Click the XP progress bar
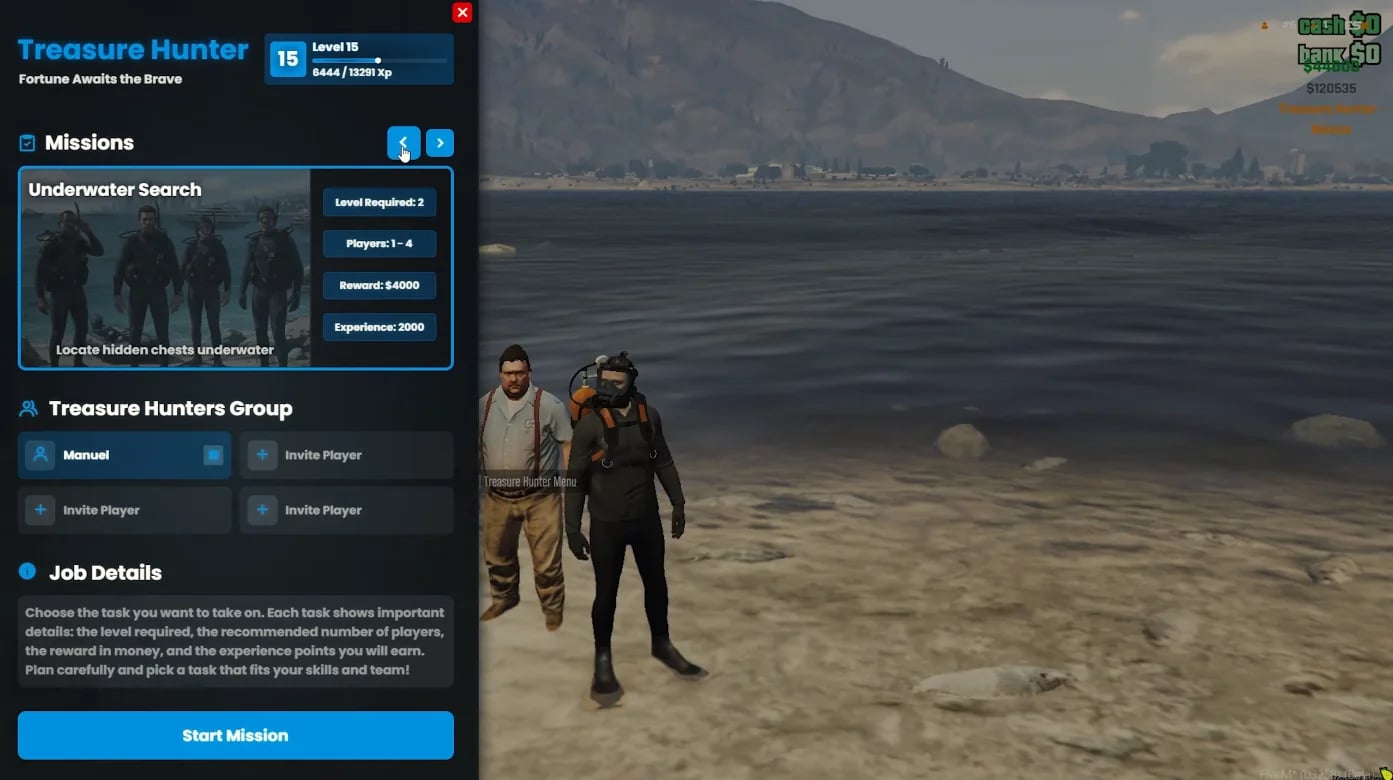Image resolution: width=1393 pixels, height=780 pixels. point(378,60)
